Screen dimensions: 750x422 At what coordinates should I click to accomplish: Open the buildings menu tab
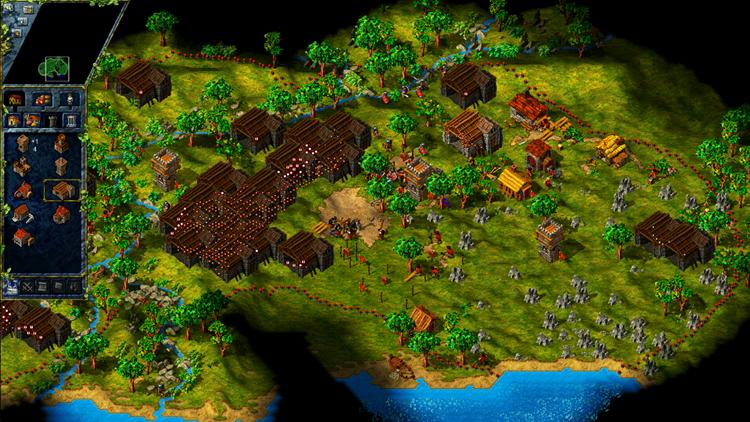tap(16, 99)
